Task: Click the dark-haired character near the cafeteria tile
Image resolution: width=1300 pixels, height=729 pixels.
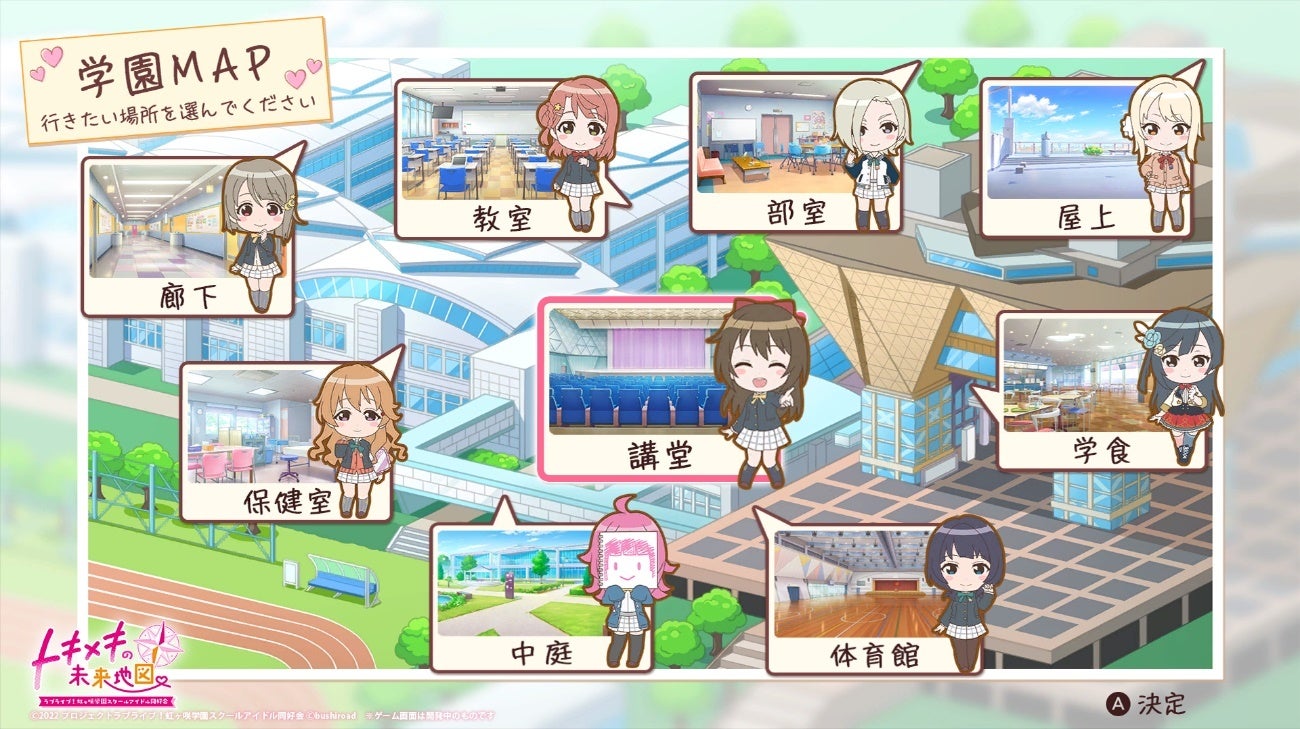Action: click(x=1180, y=390)
